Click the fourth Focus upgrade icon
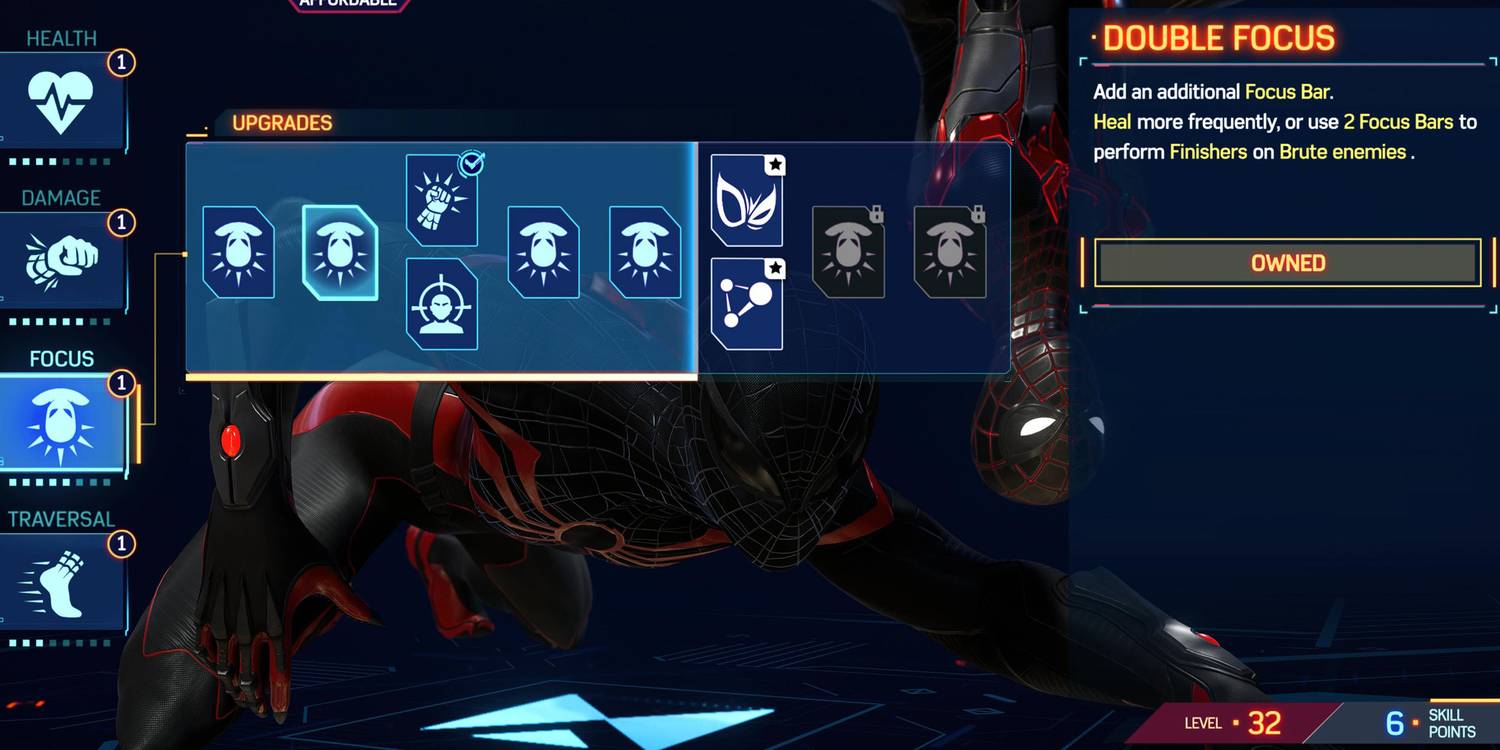Viewport: 1500px width, 750px height. click(543, 253)
